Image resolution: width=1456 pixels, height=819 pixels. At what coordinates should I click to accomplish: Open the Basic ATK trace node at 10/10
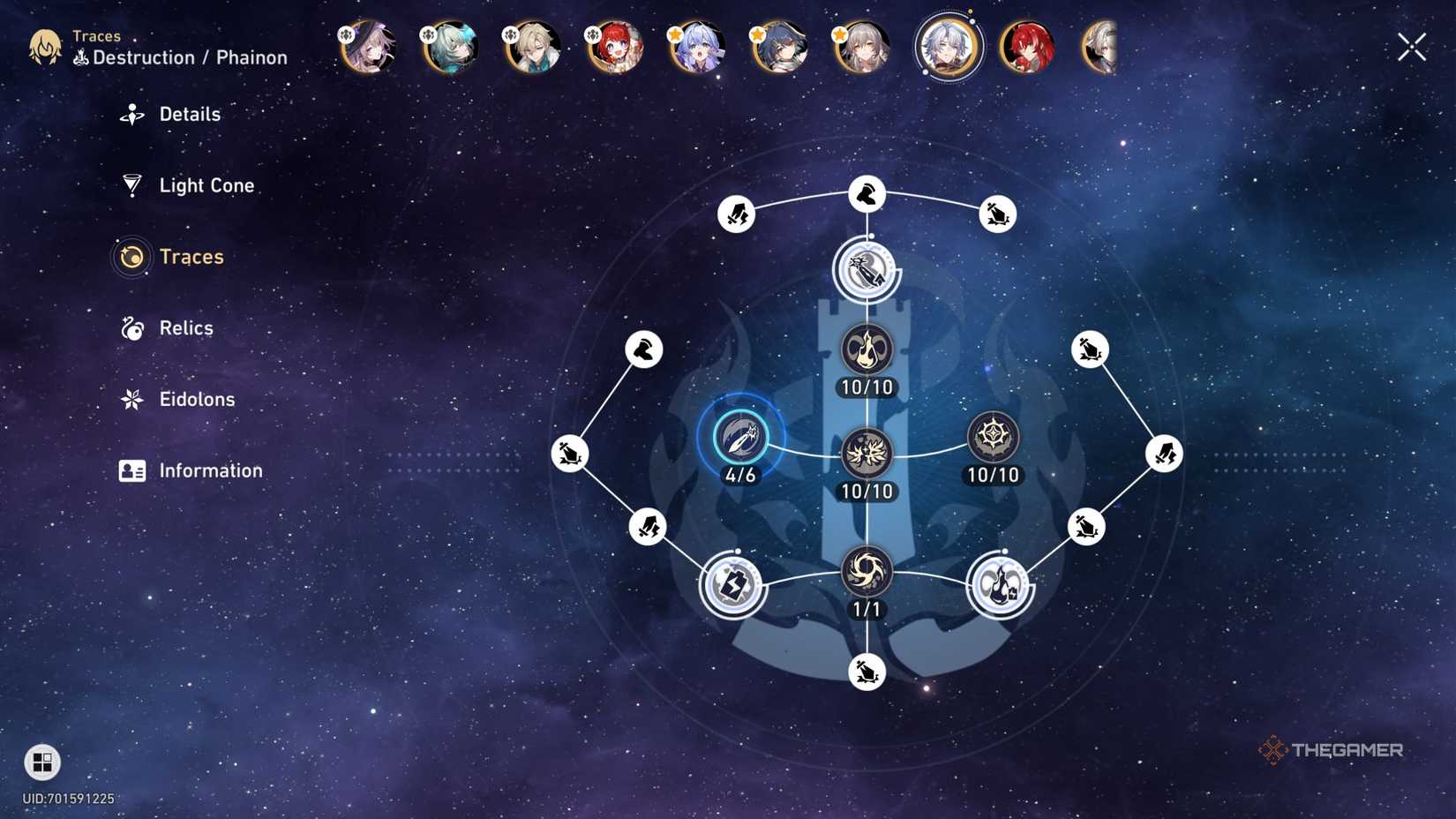(865, 350)
